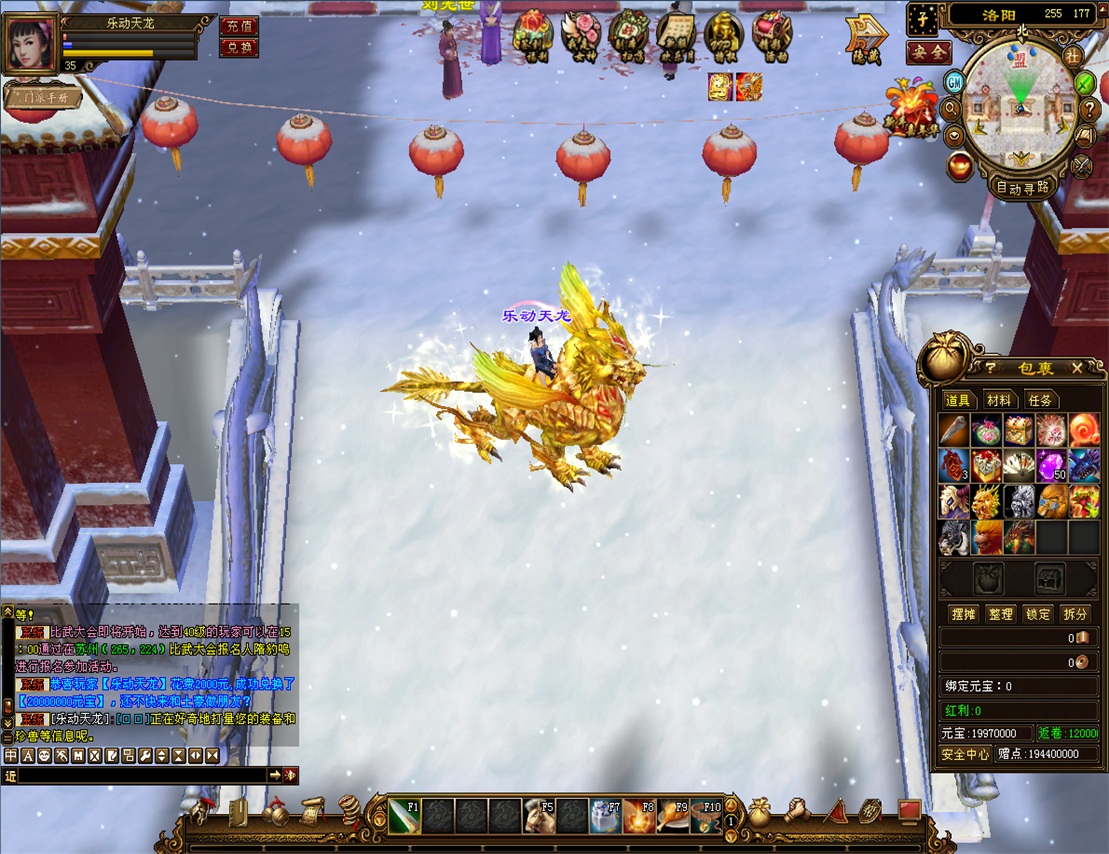The image size is (1109, 854).
Task: Click the 安全 safety button
Action: pos(928,52)
